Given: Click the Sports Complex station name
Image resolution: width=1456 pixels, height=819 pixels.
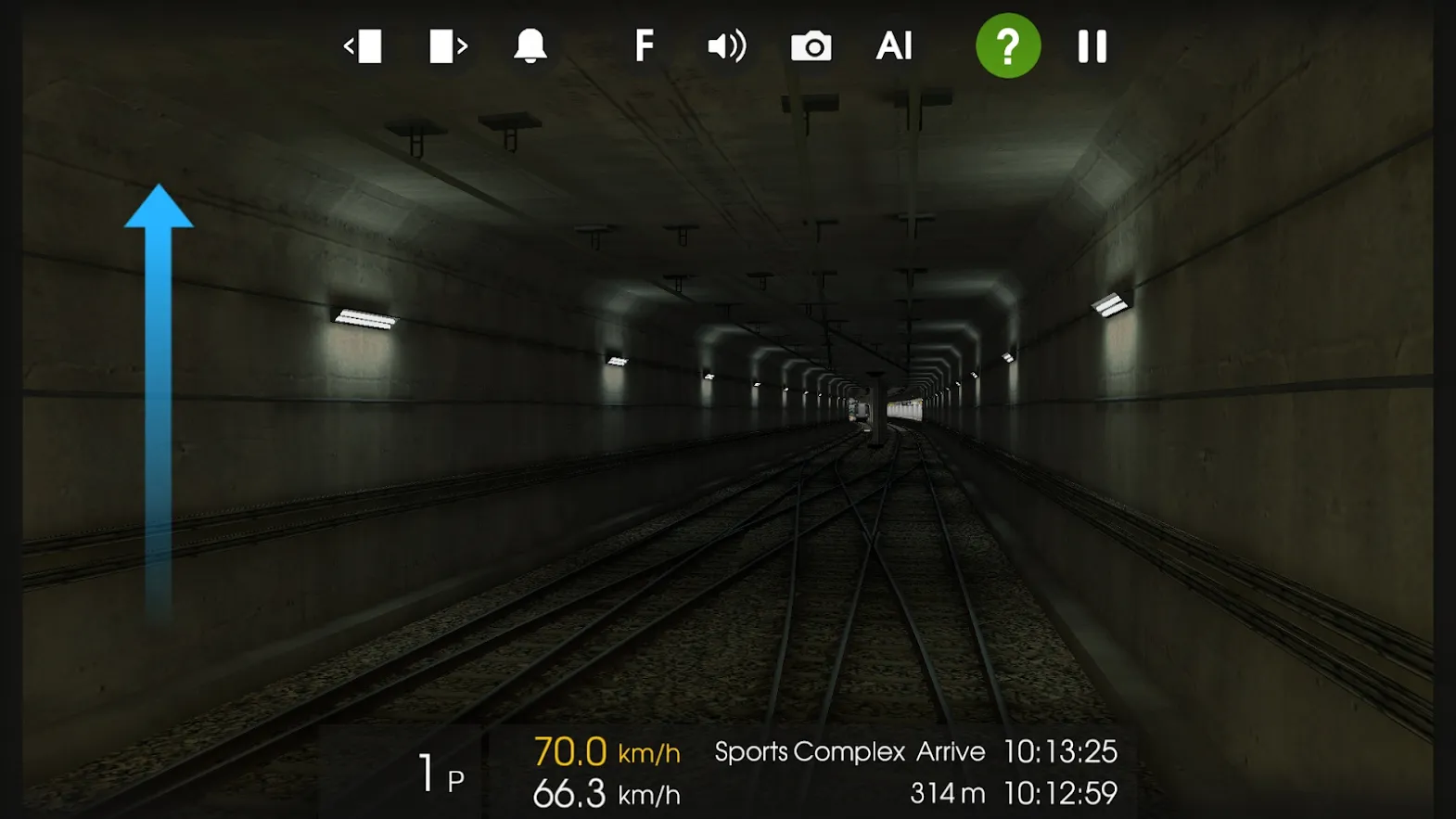Looking at the screenshot, I should click(809, 751).
